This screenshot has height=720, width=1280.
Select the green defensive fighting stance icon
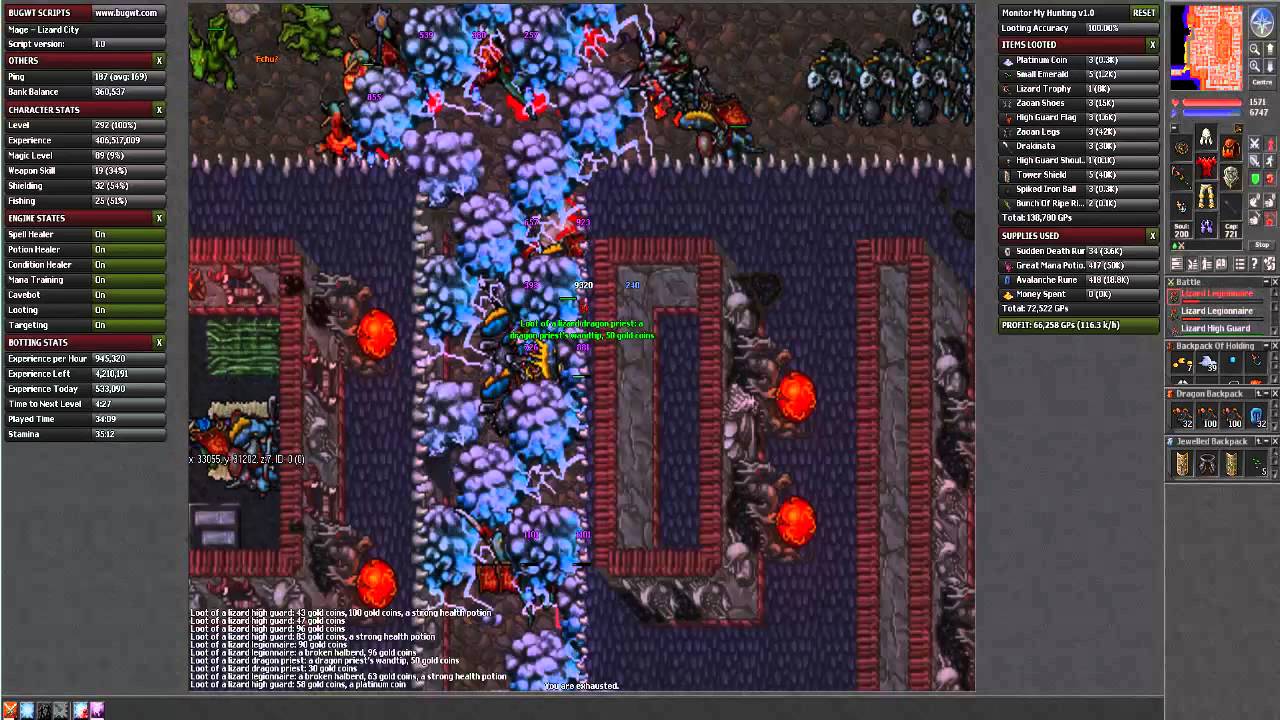pos(1254,179)
